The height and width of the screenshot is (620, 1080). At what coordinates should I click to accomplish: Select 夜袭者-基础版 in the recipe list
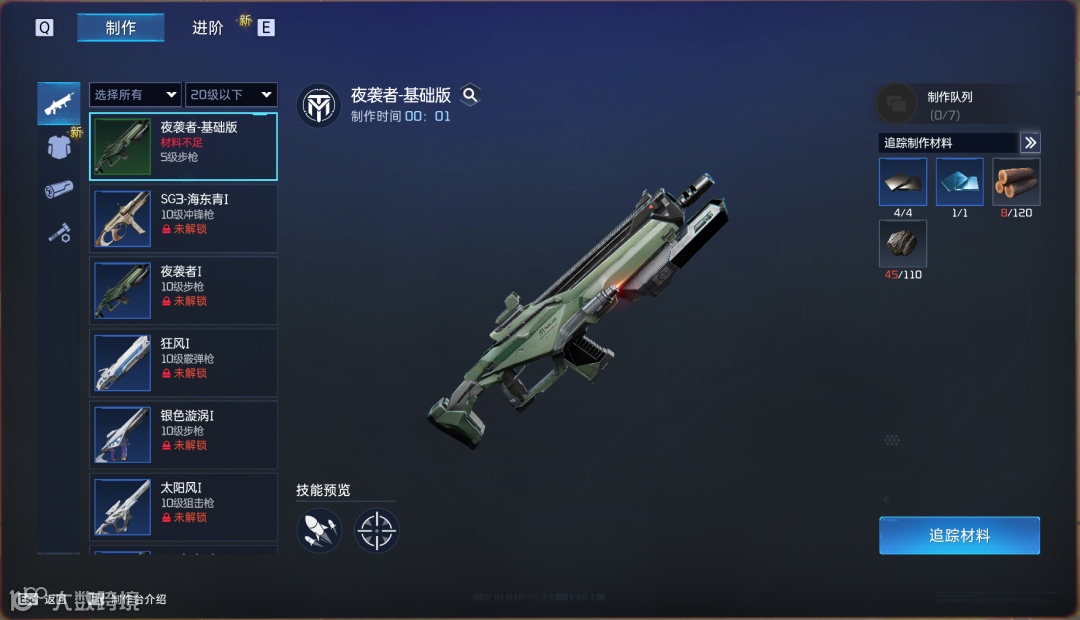pos(183,147)
